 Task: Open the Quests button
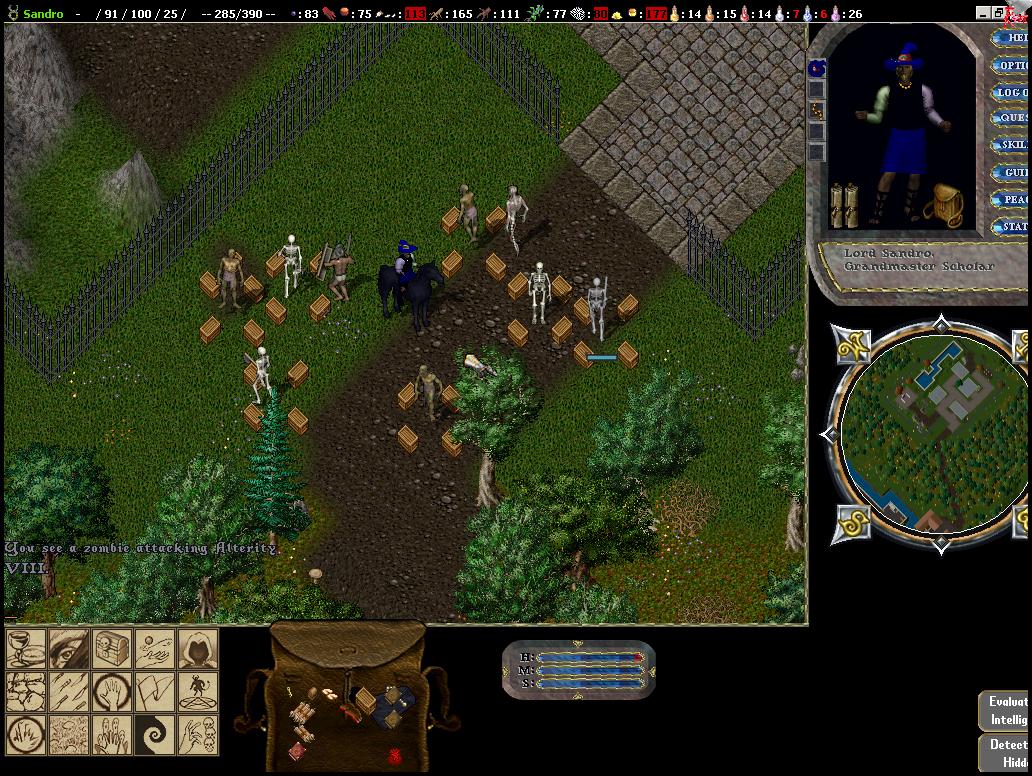point(1012,119)
